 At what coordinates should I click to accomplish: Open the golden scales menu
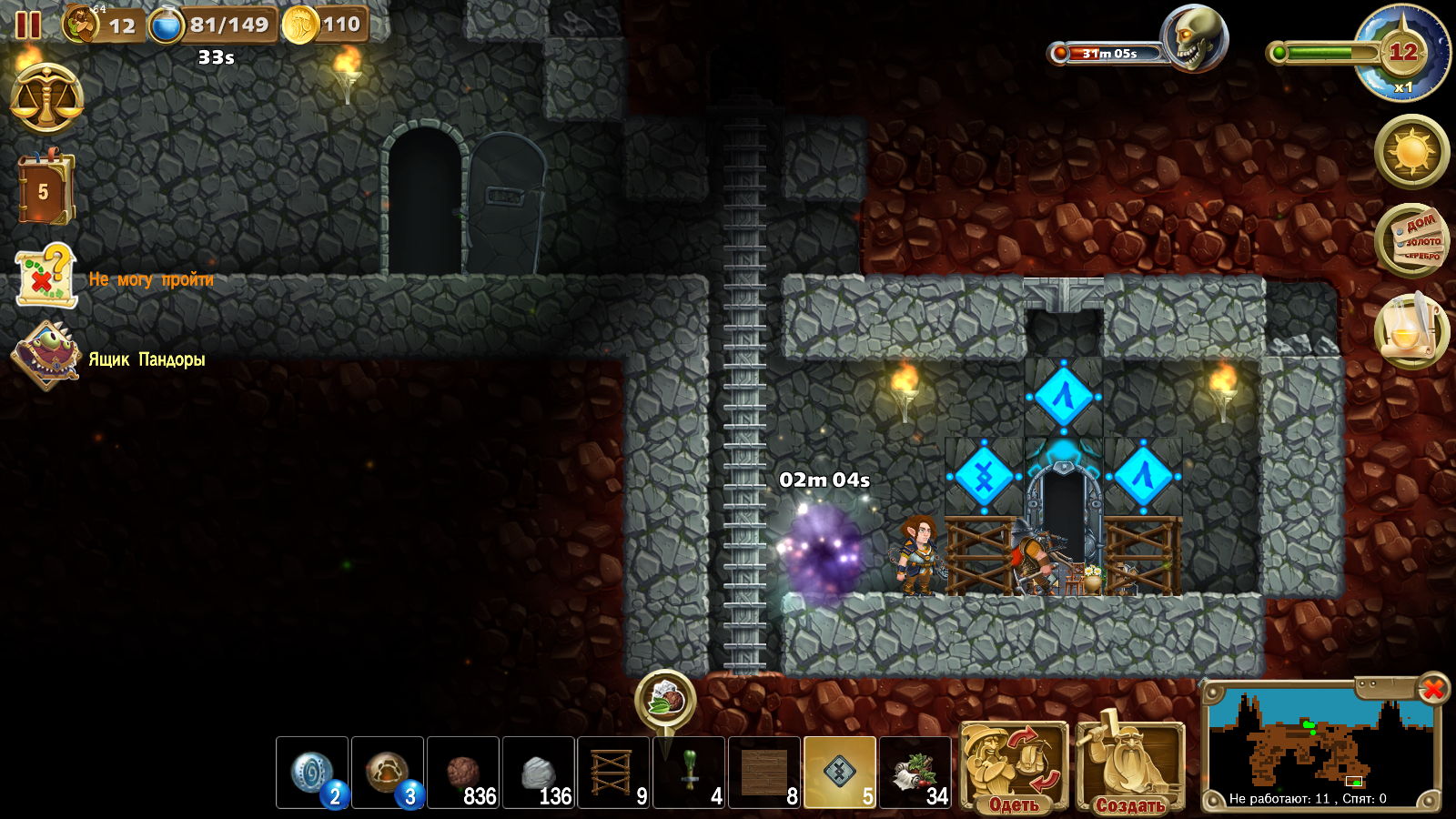(46, 98)
